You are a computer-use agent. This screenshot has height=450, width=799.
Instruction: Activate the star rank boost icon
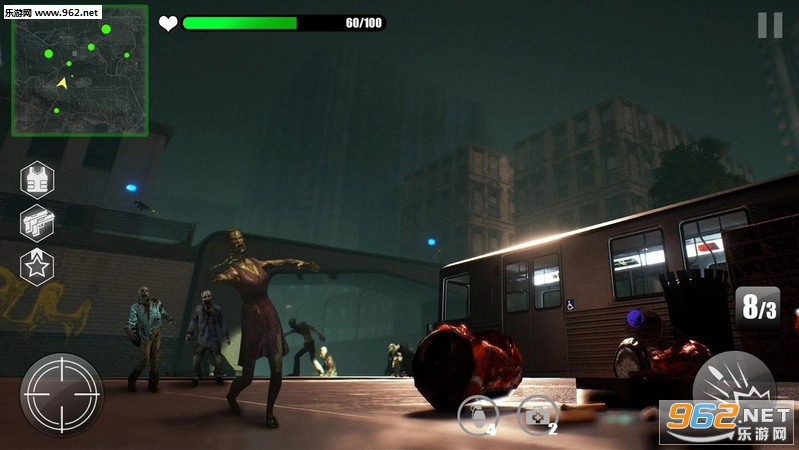(x=38, y=266)
